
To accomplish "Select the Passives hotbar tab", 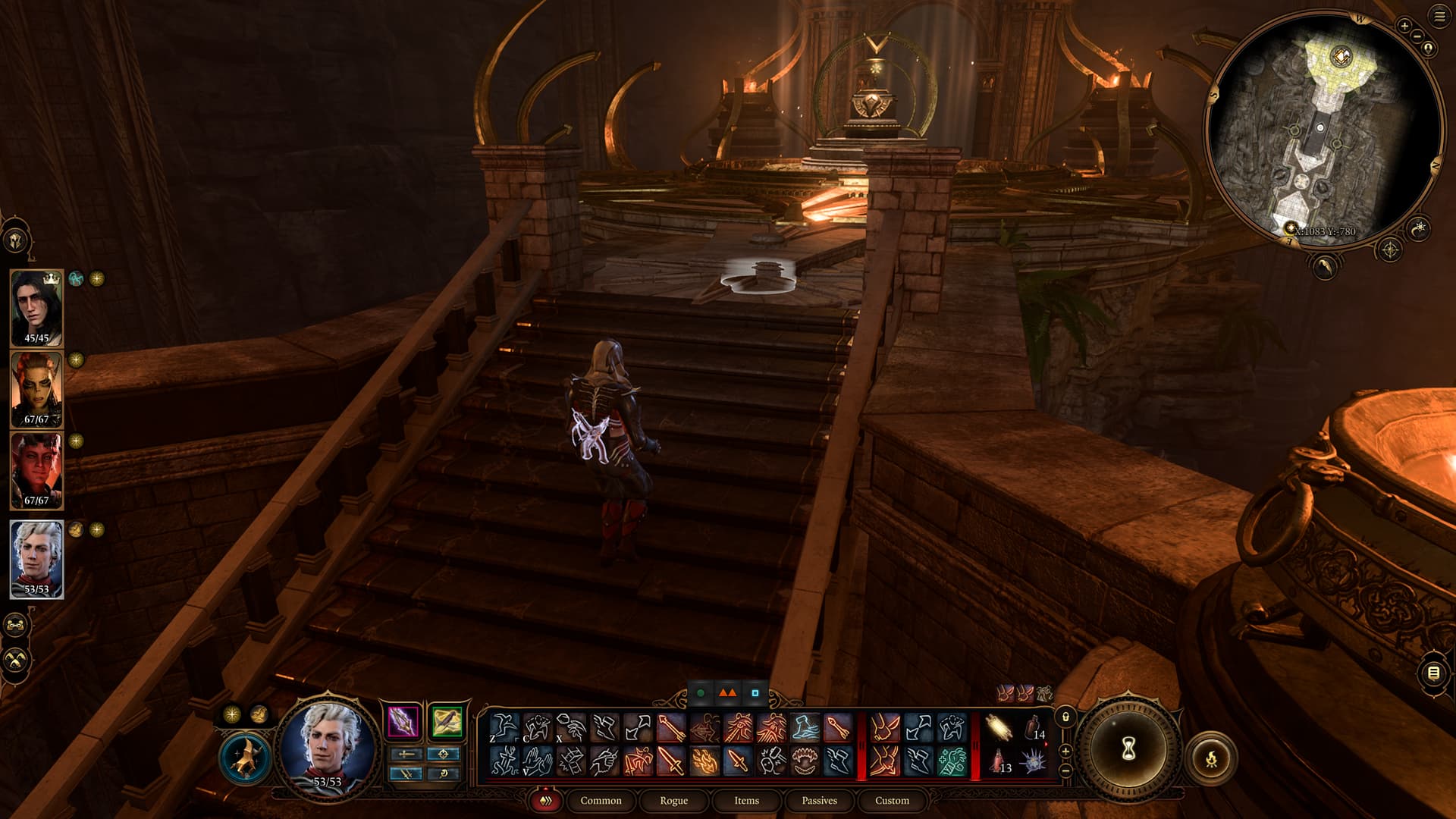I will click(x=819, y=800).
